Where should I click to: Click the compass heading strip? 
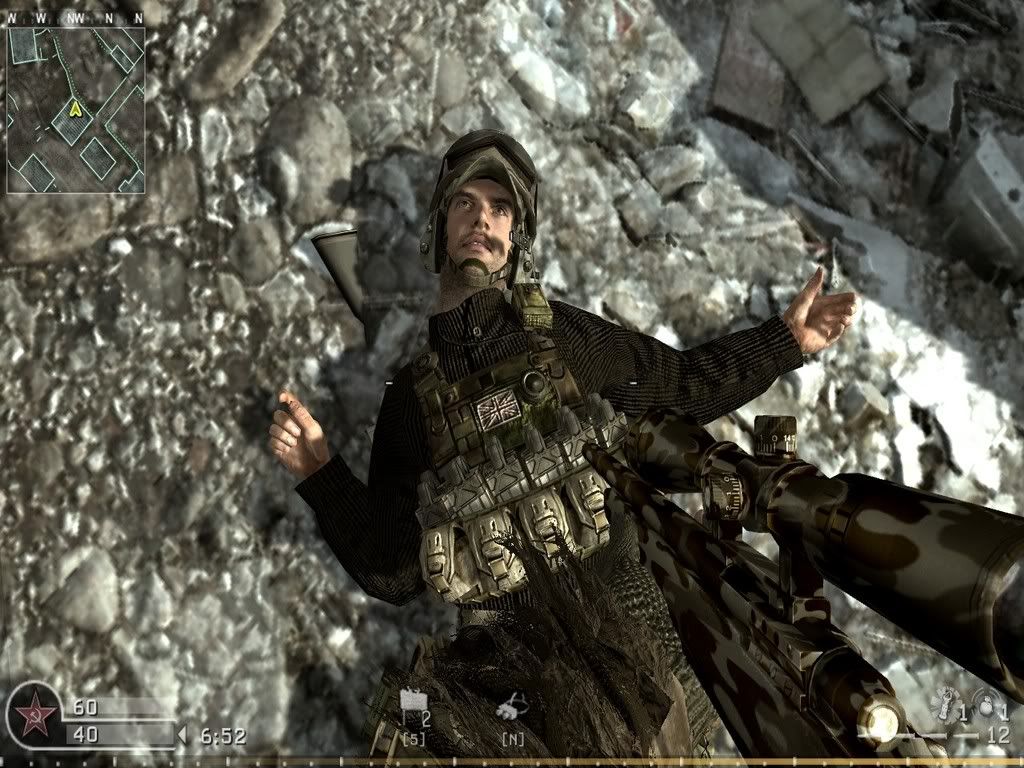click(x=76, y=18)
